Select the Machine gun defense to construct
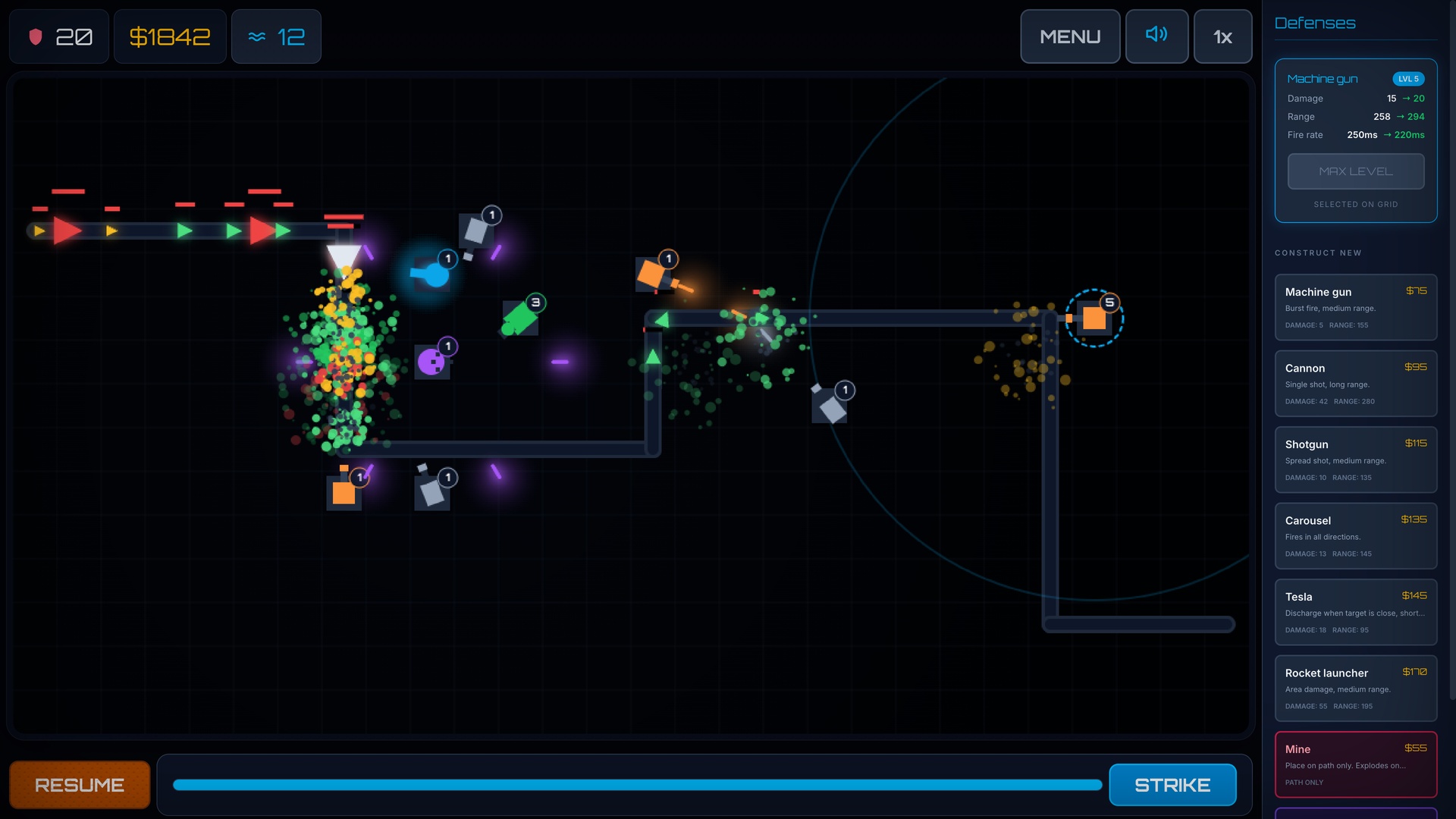Screen dimensions: 1456x819 (x=1356, y=307)
